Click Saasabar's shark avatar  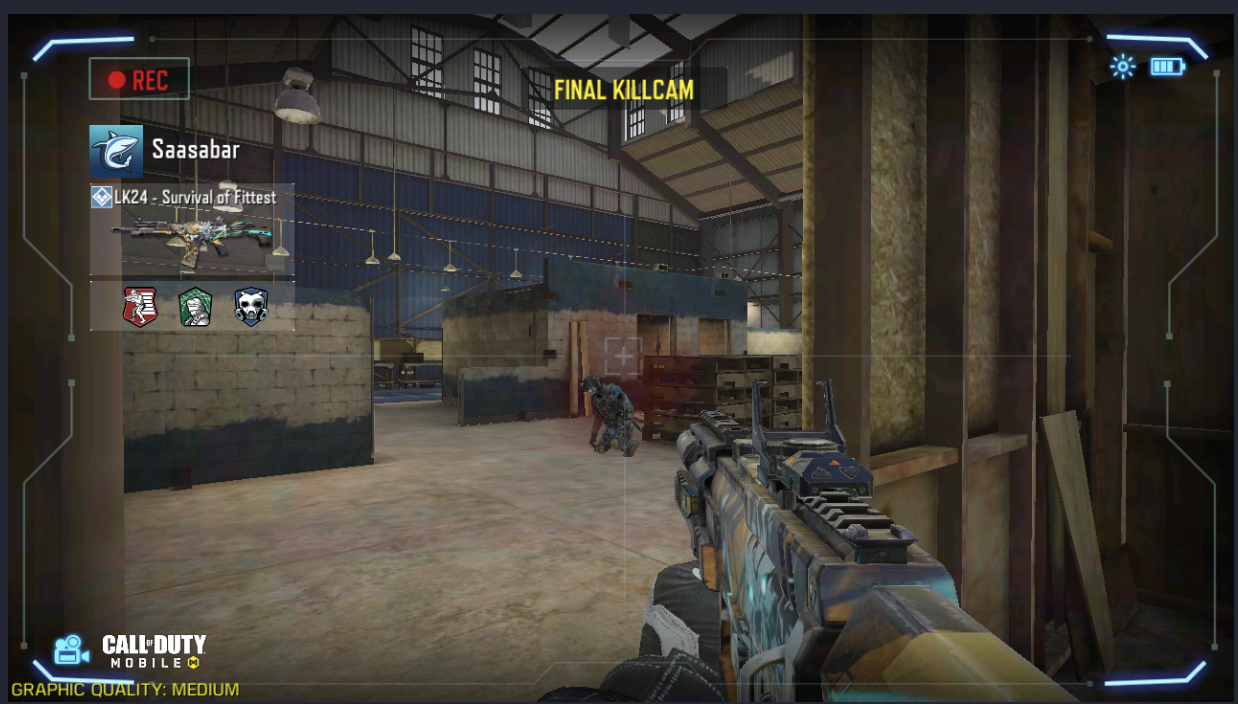[116, 151]
